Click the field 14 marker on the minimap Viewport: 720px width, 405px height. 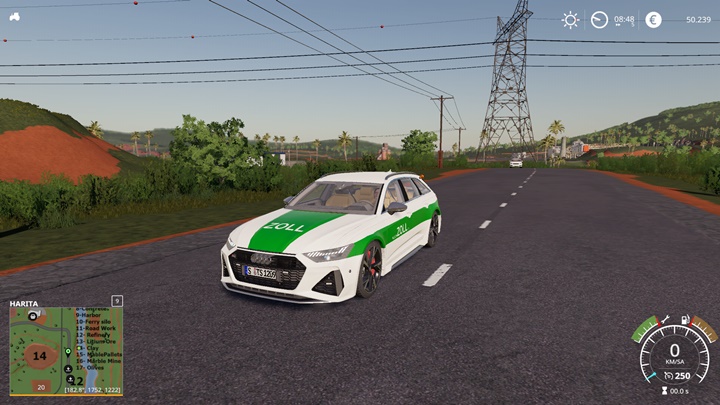39,355
